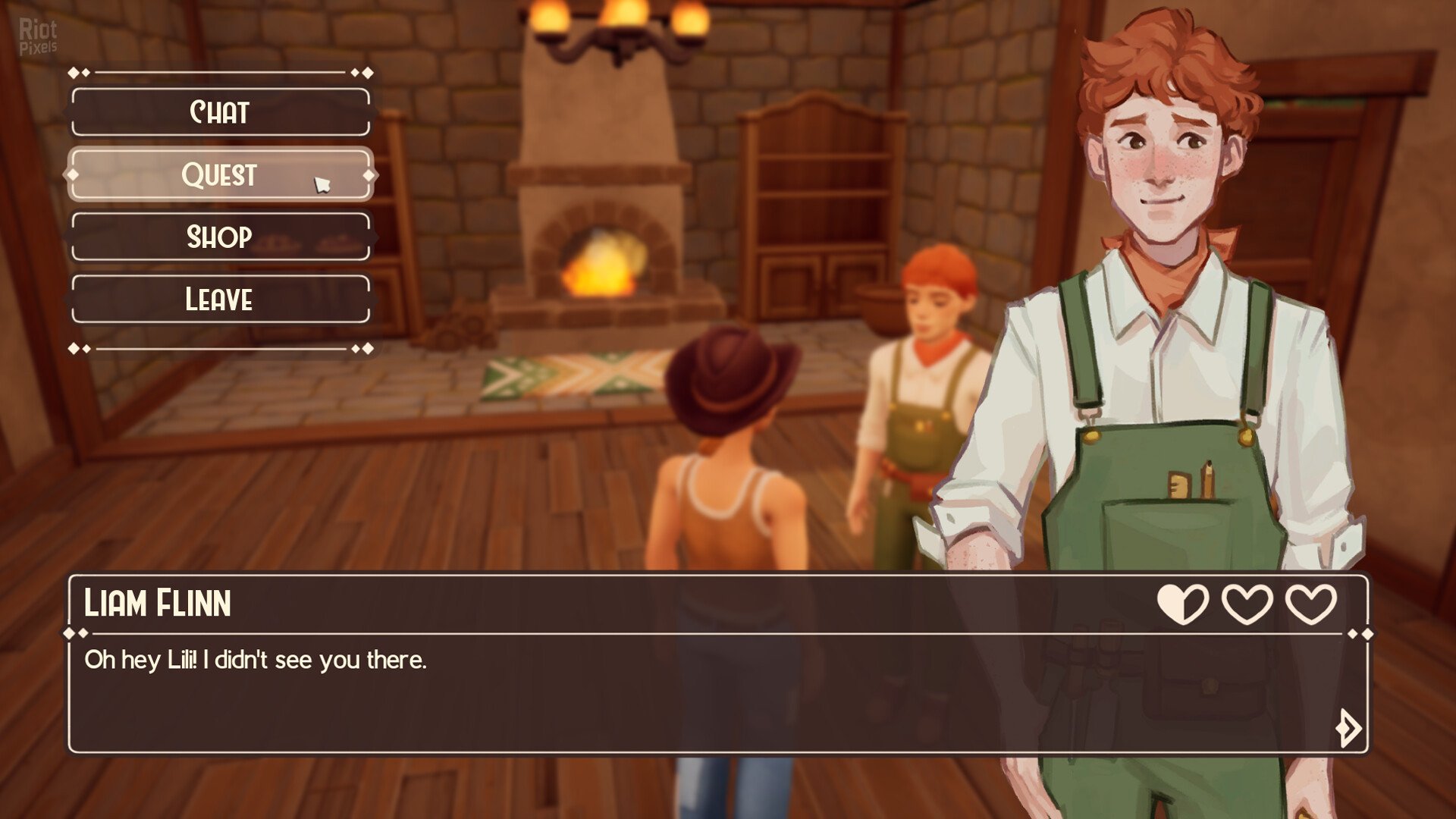This screenshot has width=1456, height=819.
Task: Advance dialogue with the arrow icon
Action: point(1348,728)
